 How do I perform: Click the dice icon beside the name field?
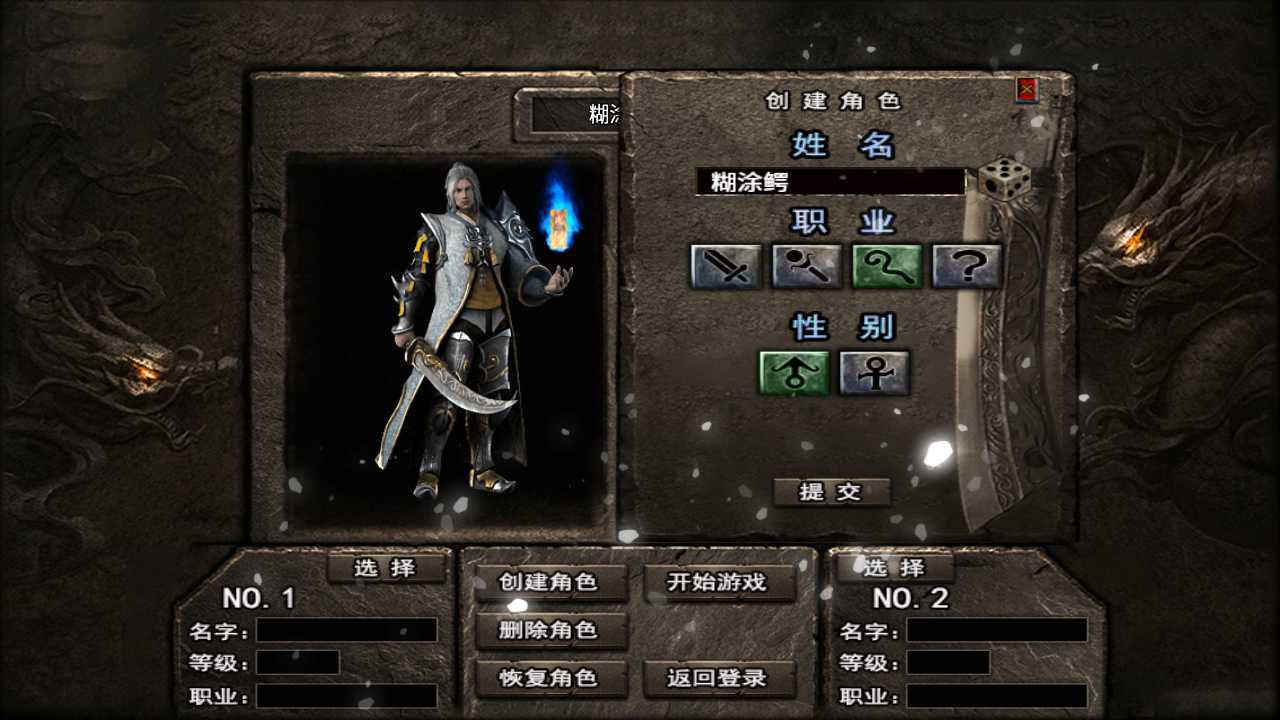click(1004, 180)
